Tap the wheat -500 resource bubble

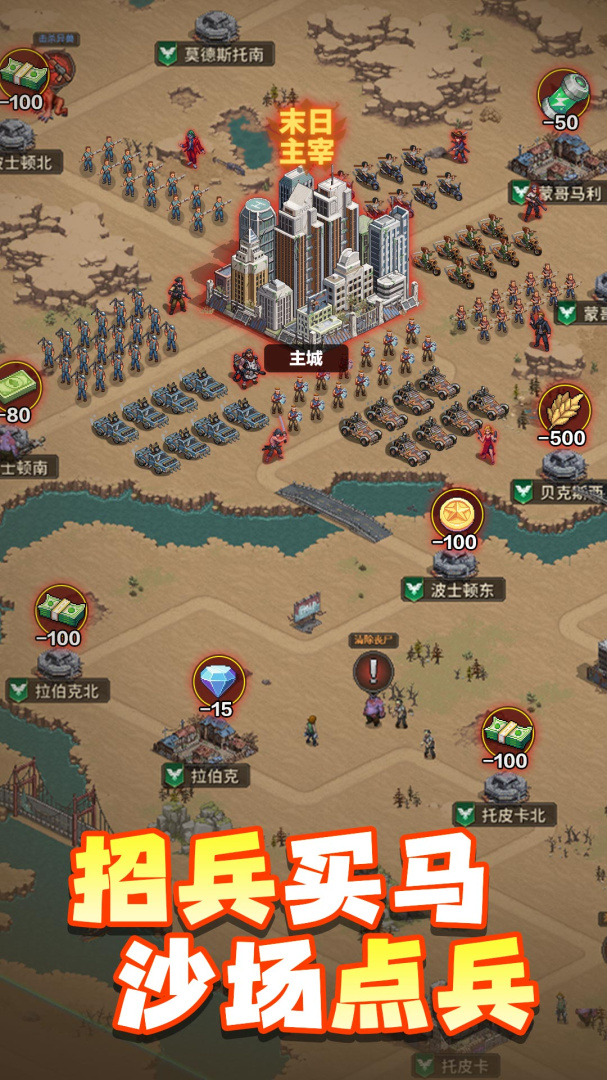coord(564,410)
